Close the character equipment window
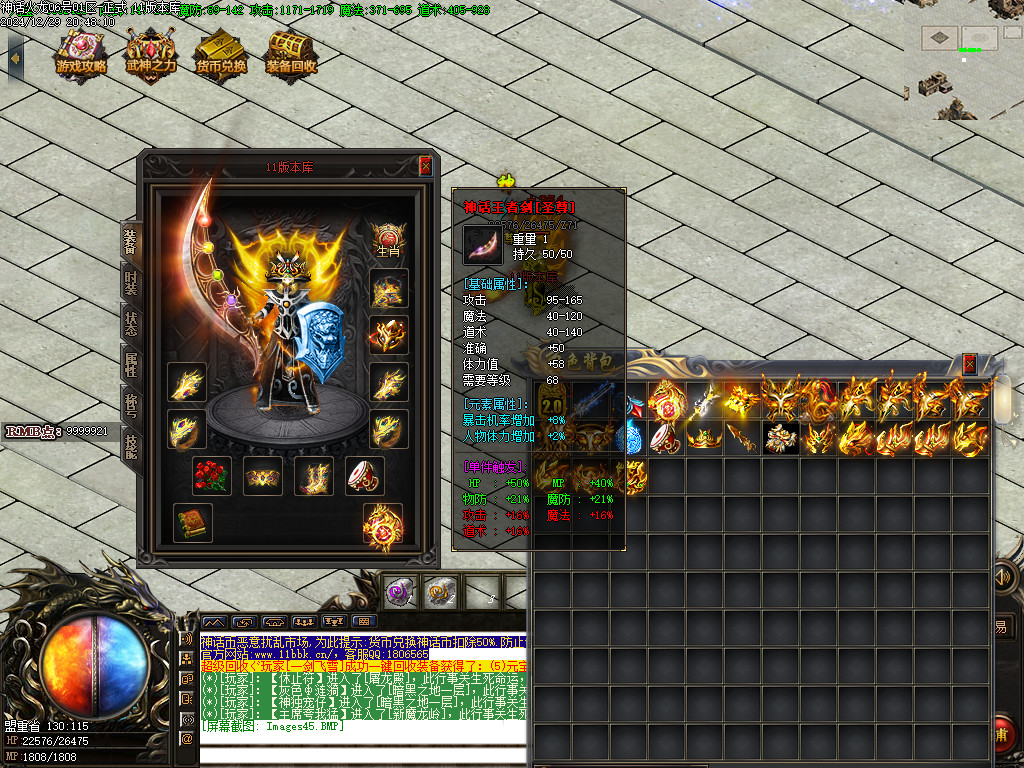The image size is (1024, 768). [x=425, y=166]
